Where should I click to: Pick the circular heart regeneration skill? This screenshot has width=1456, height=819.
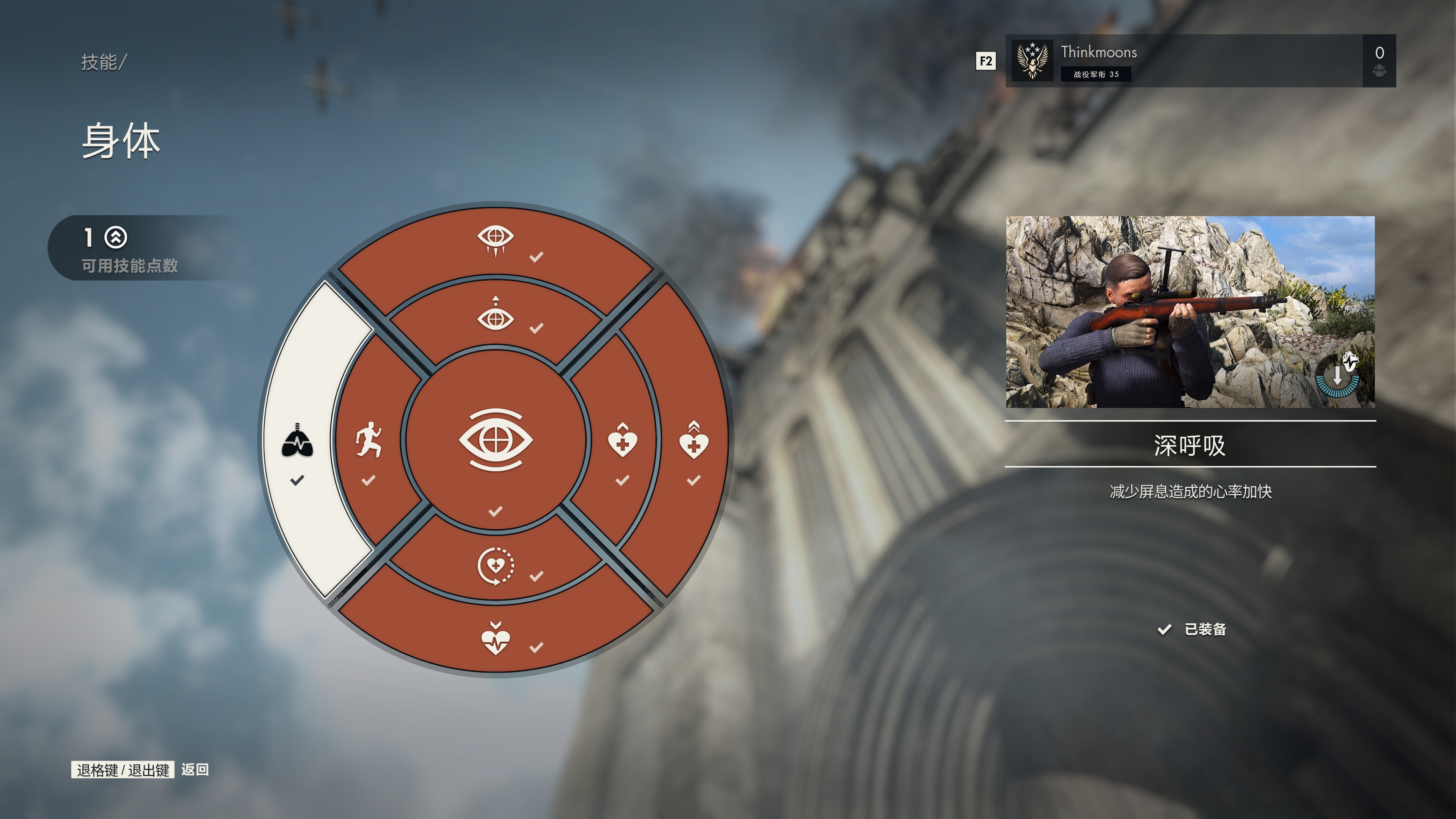[x=496, y=565]
